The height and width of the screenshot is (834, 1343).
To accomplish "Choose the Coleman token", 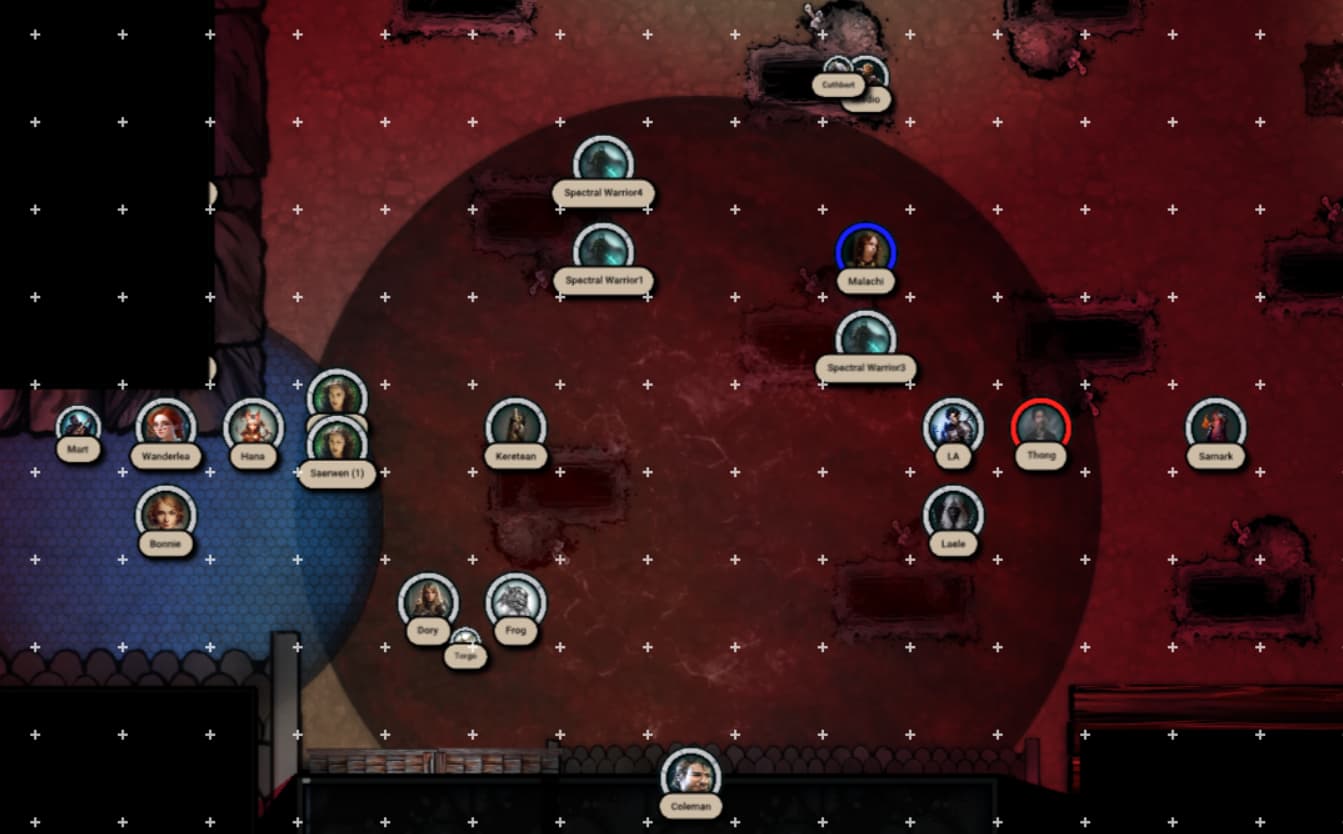I will point(691,777).
